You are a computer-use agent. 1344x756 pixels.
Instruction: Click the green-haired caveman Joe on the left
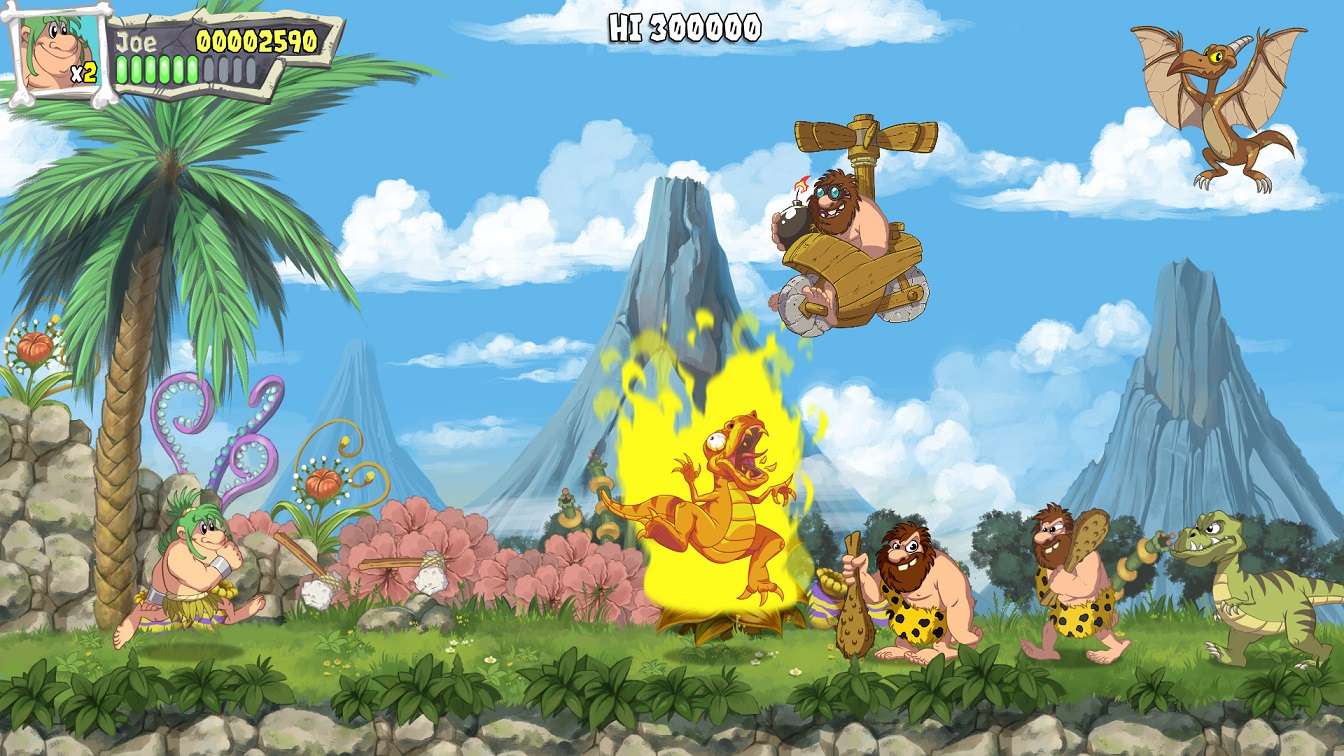click(195, 560)
